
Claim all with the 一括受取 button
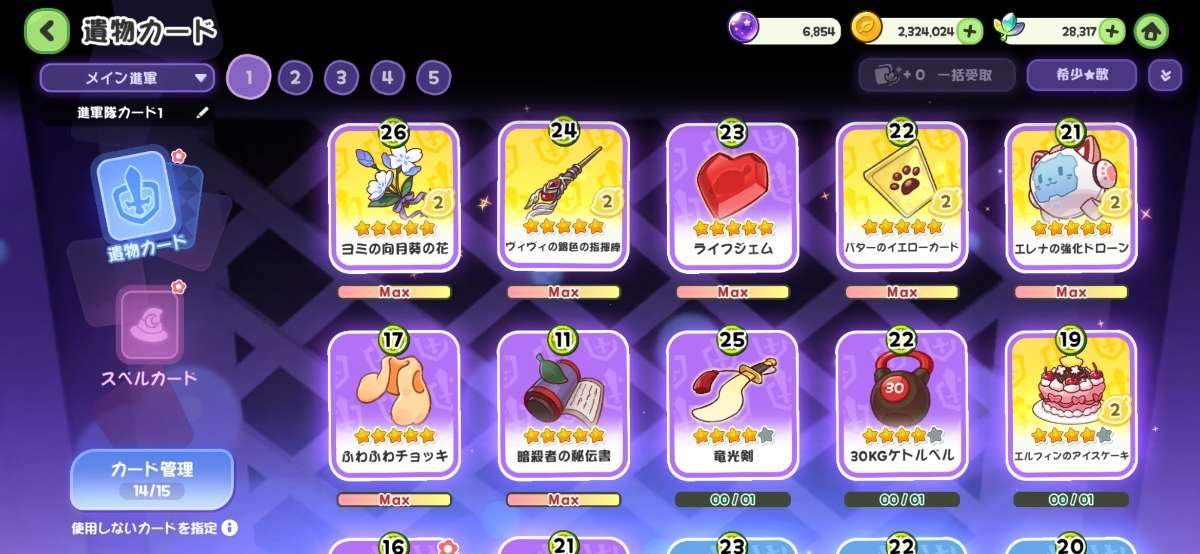point(937,75)
